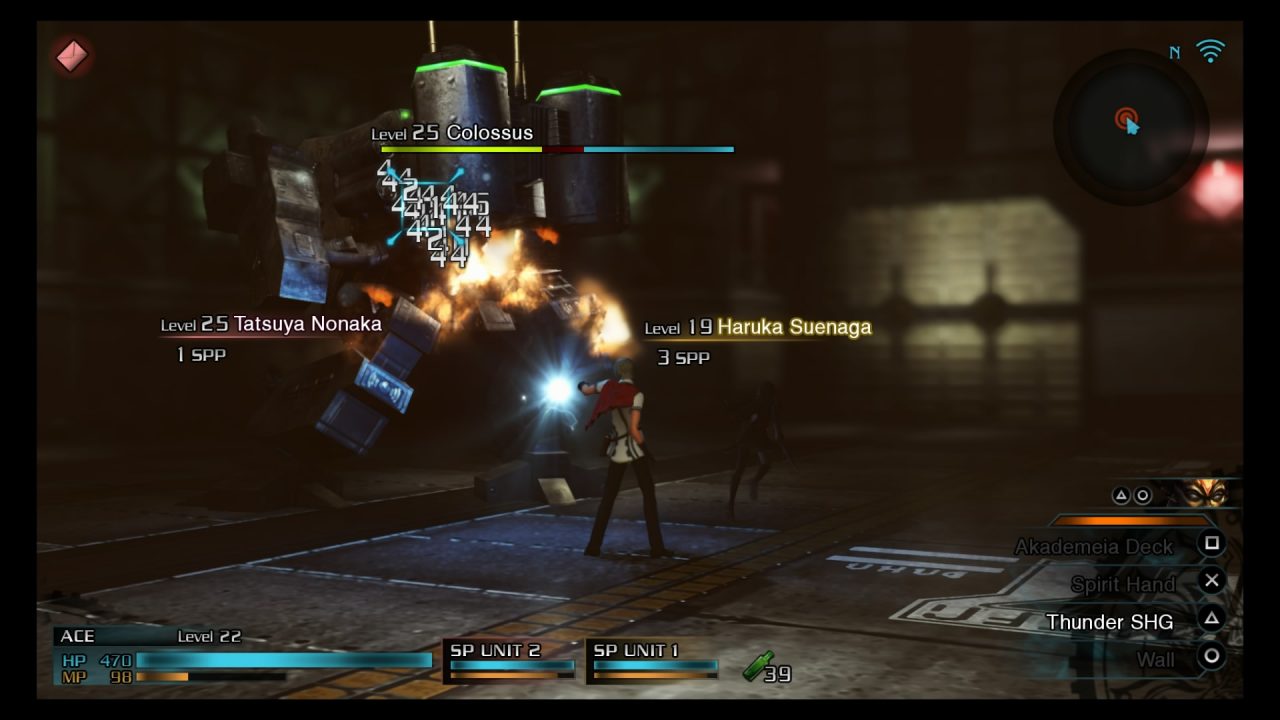
Task: Select the SP Unit 1 panel
Action: click(x=654, y=661)
